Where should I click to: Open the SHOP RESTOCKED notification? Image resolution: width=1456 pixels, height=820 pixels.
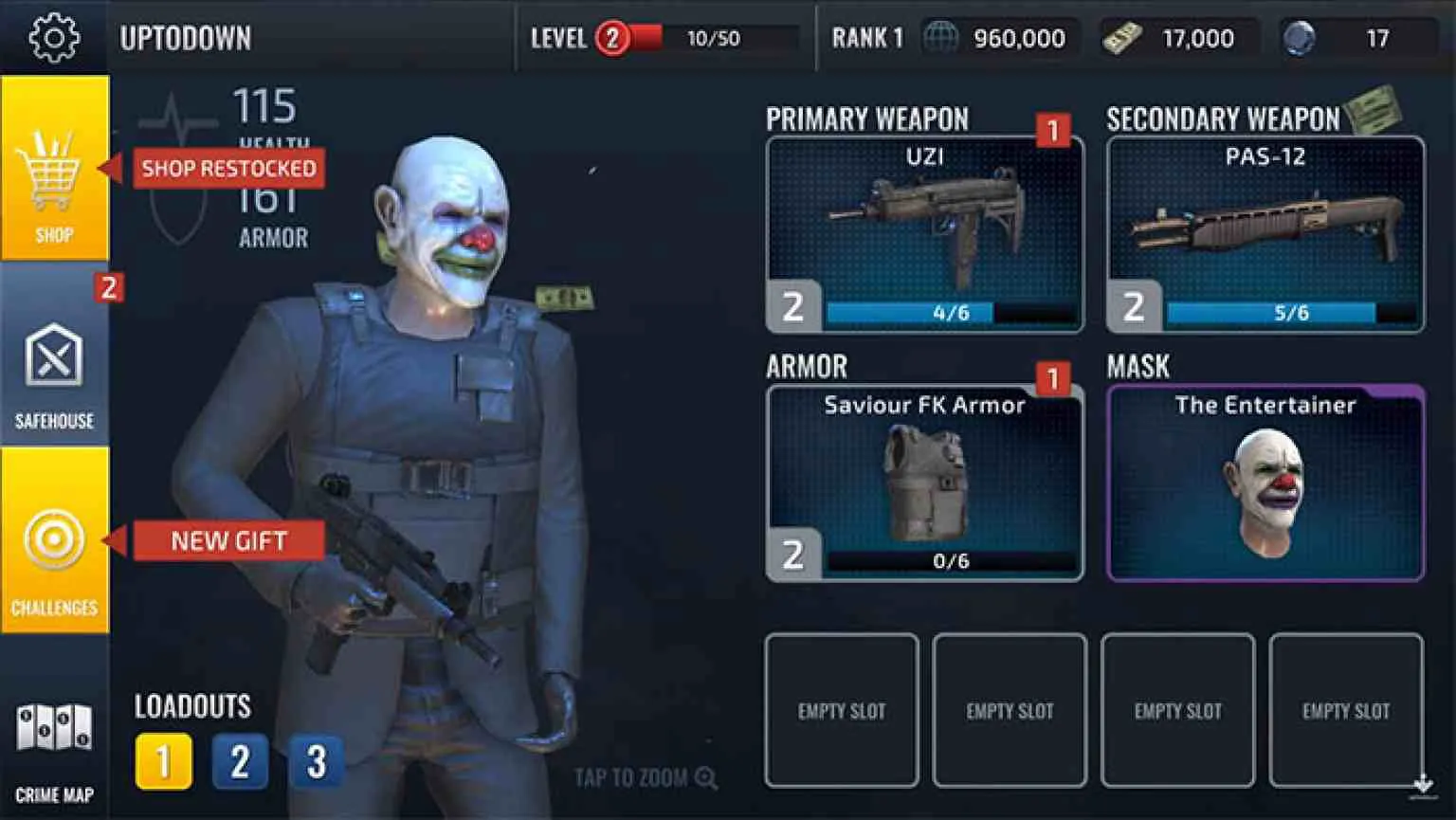click(x=228, y=169)
